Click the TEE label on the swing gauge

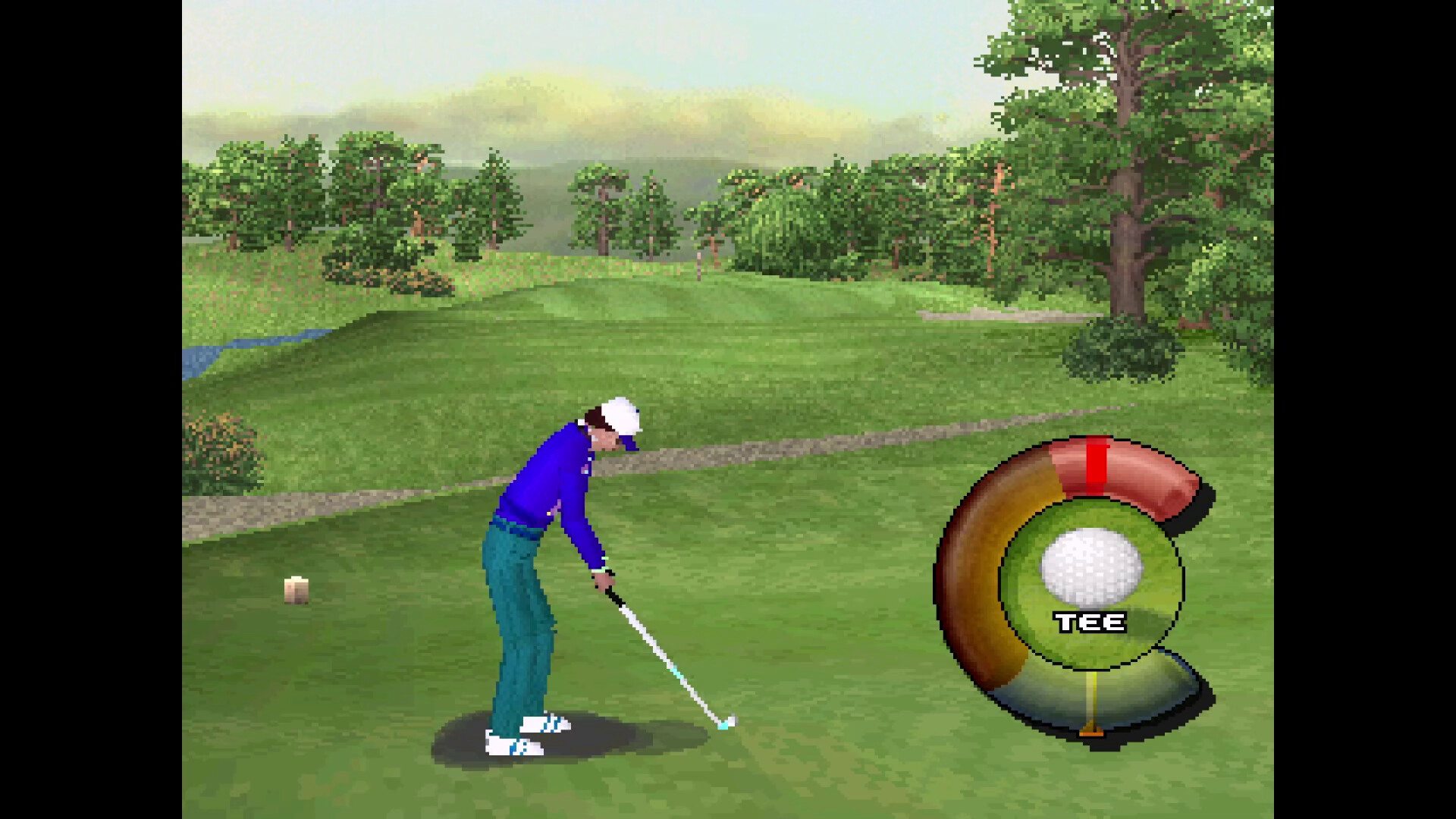pos(1090,620)
